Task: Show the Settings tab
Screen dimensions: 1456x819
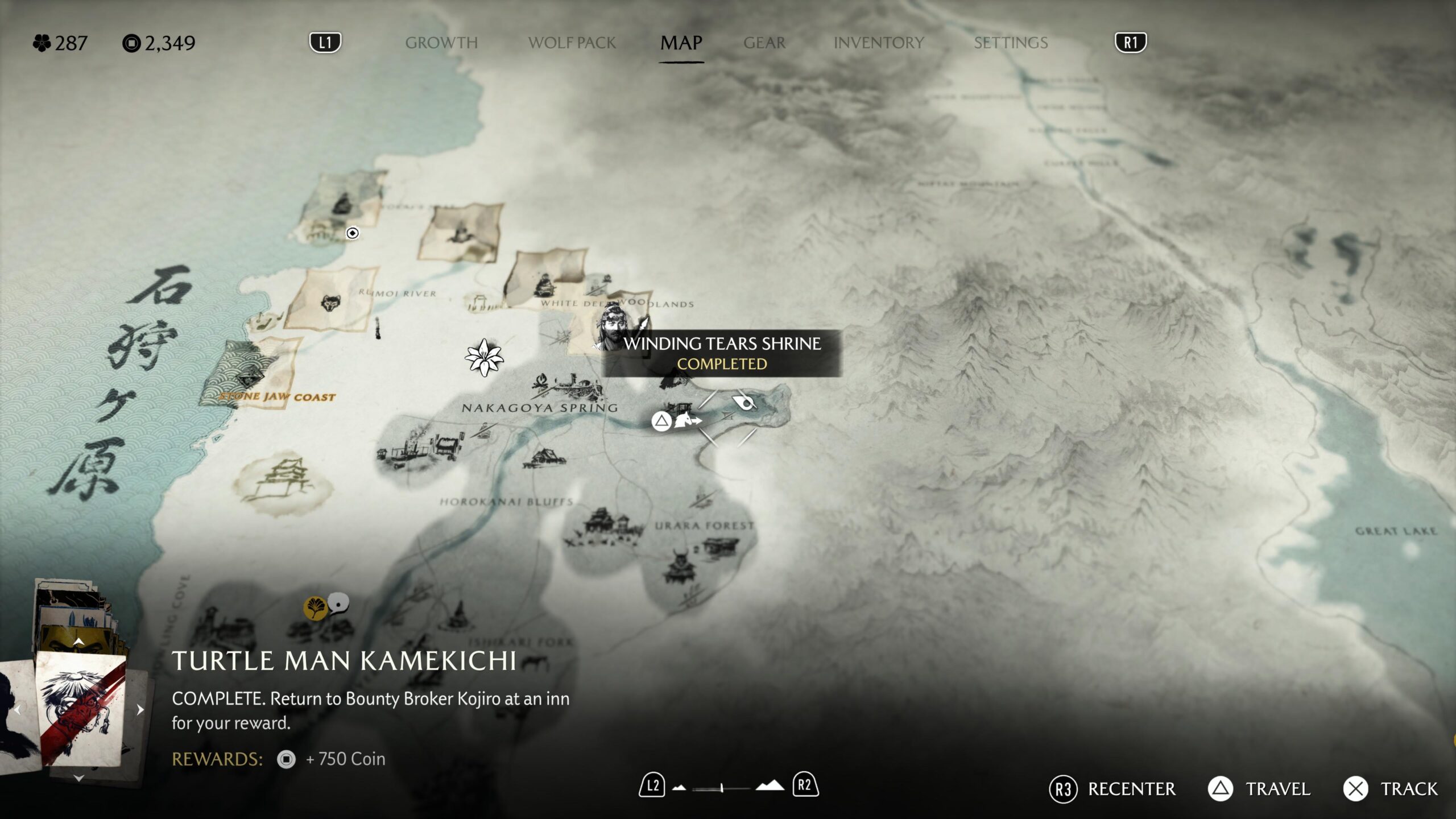Action: pyautogui.click(x=1010, y=43)
